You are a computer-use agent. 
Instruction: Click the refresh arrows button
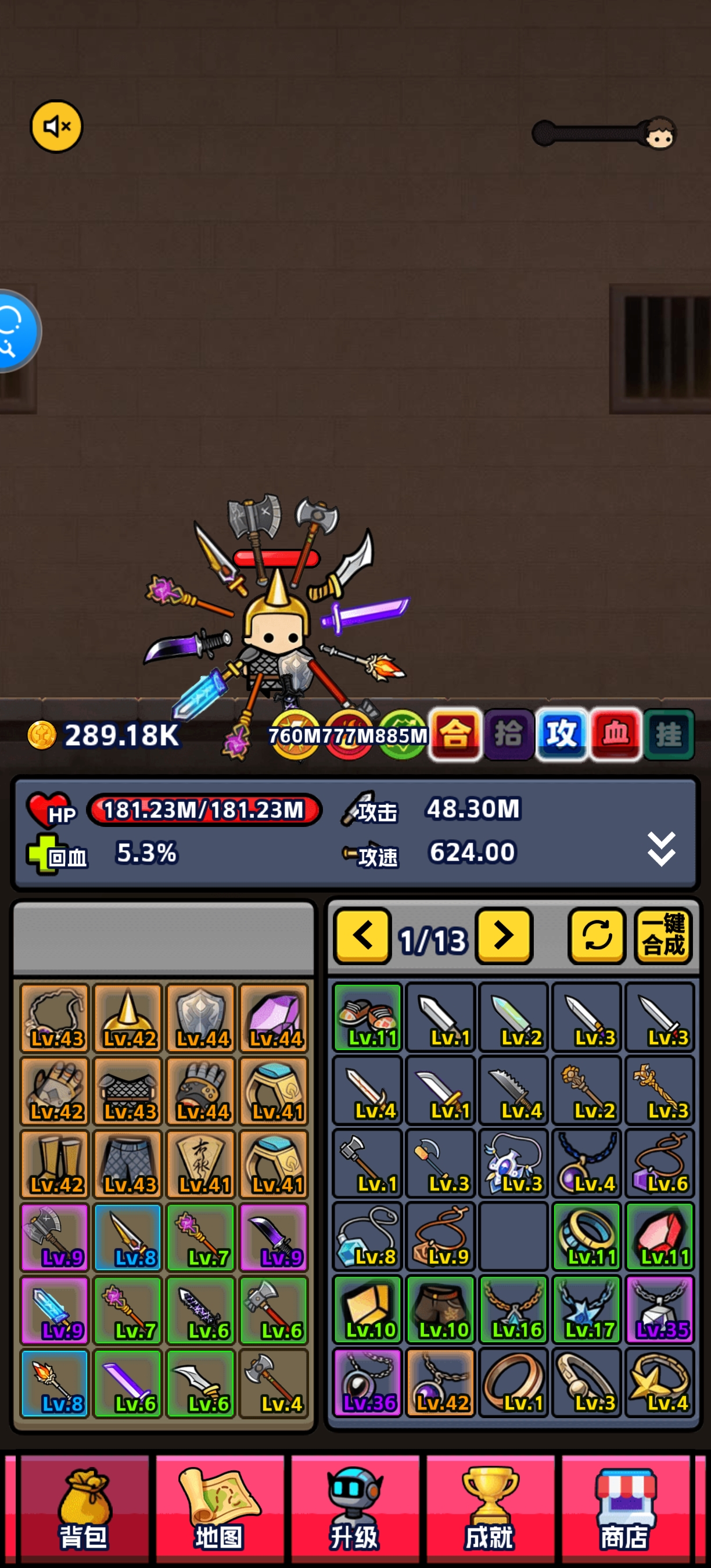(x=597, y=936)
